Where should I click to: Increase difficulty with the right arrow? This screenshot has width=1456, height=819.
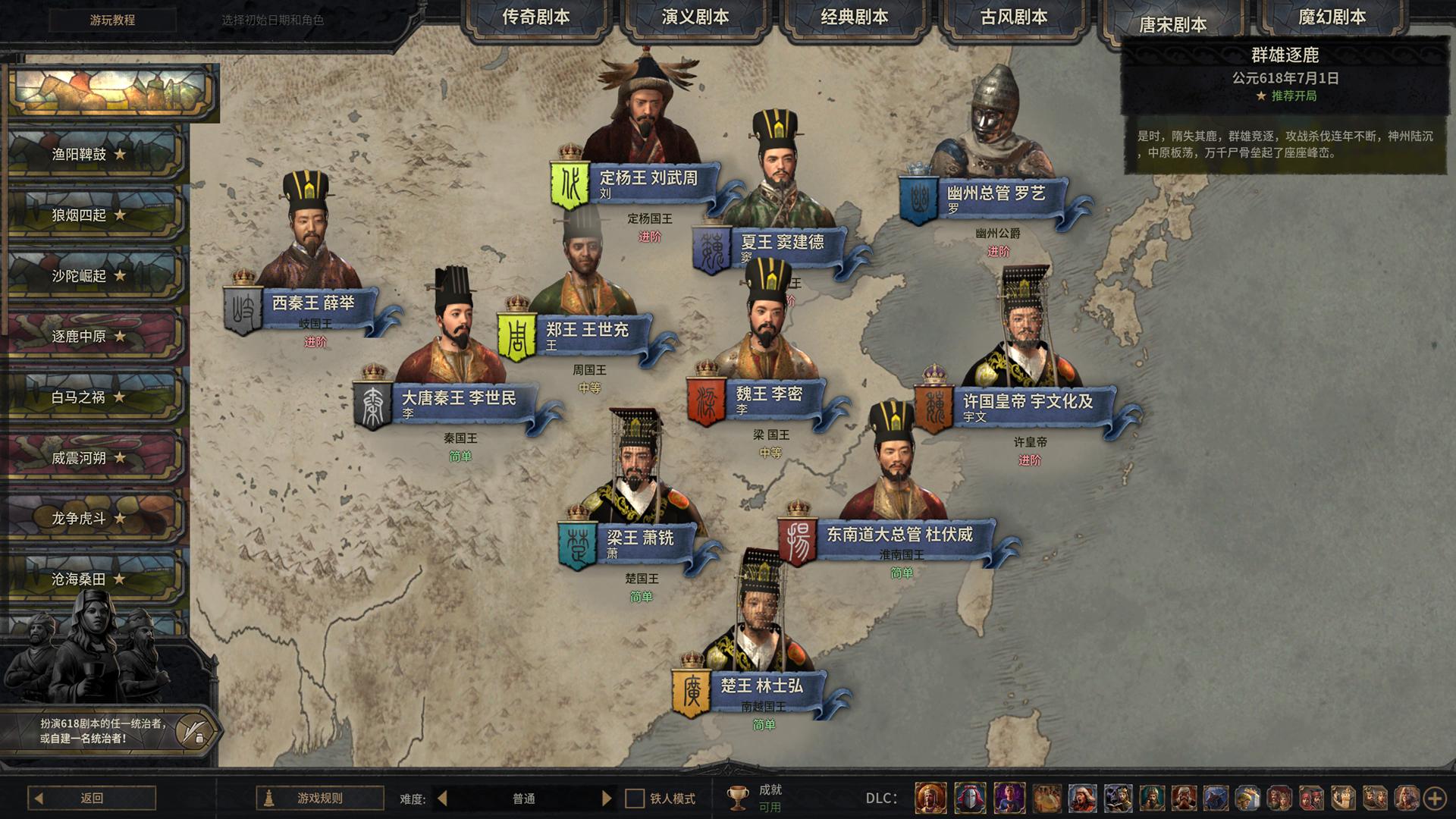(607, 798)
